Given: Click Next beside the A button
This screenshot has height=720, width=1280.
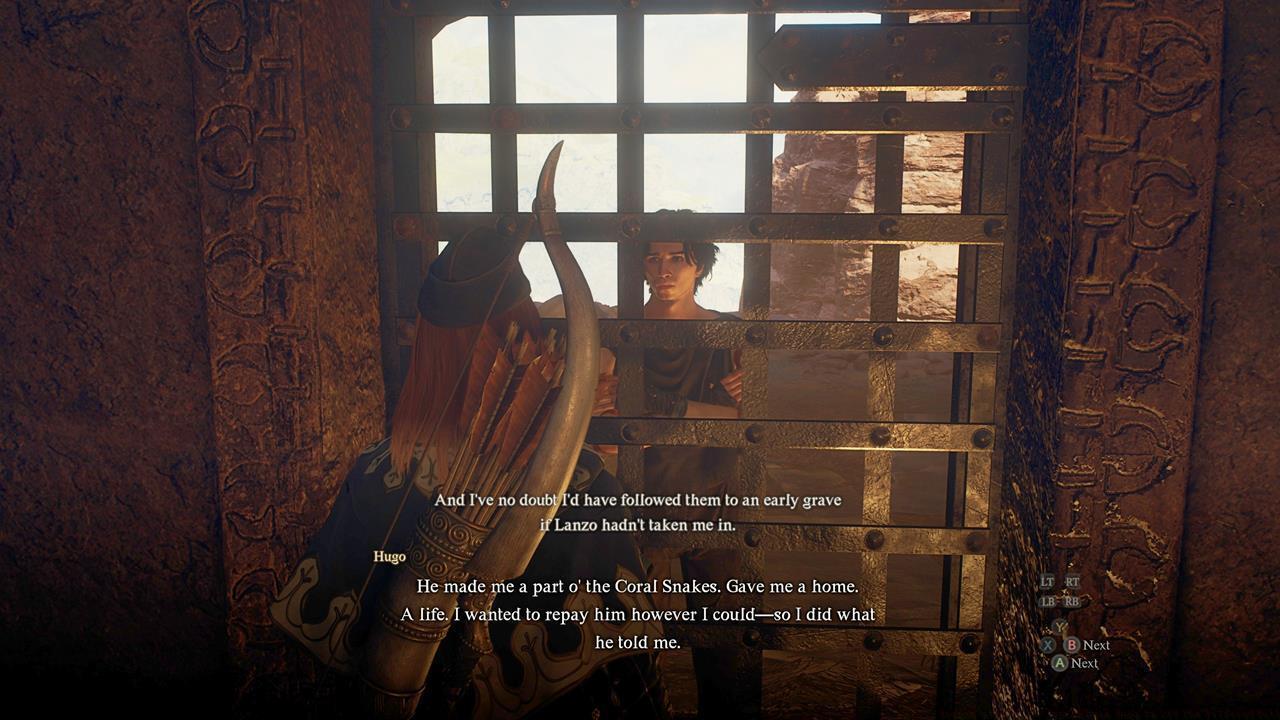Looking at the screenshot, I should tap(1085, 663).
